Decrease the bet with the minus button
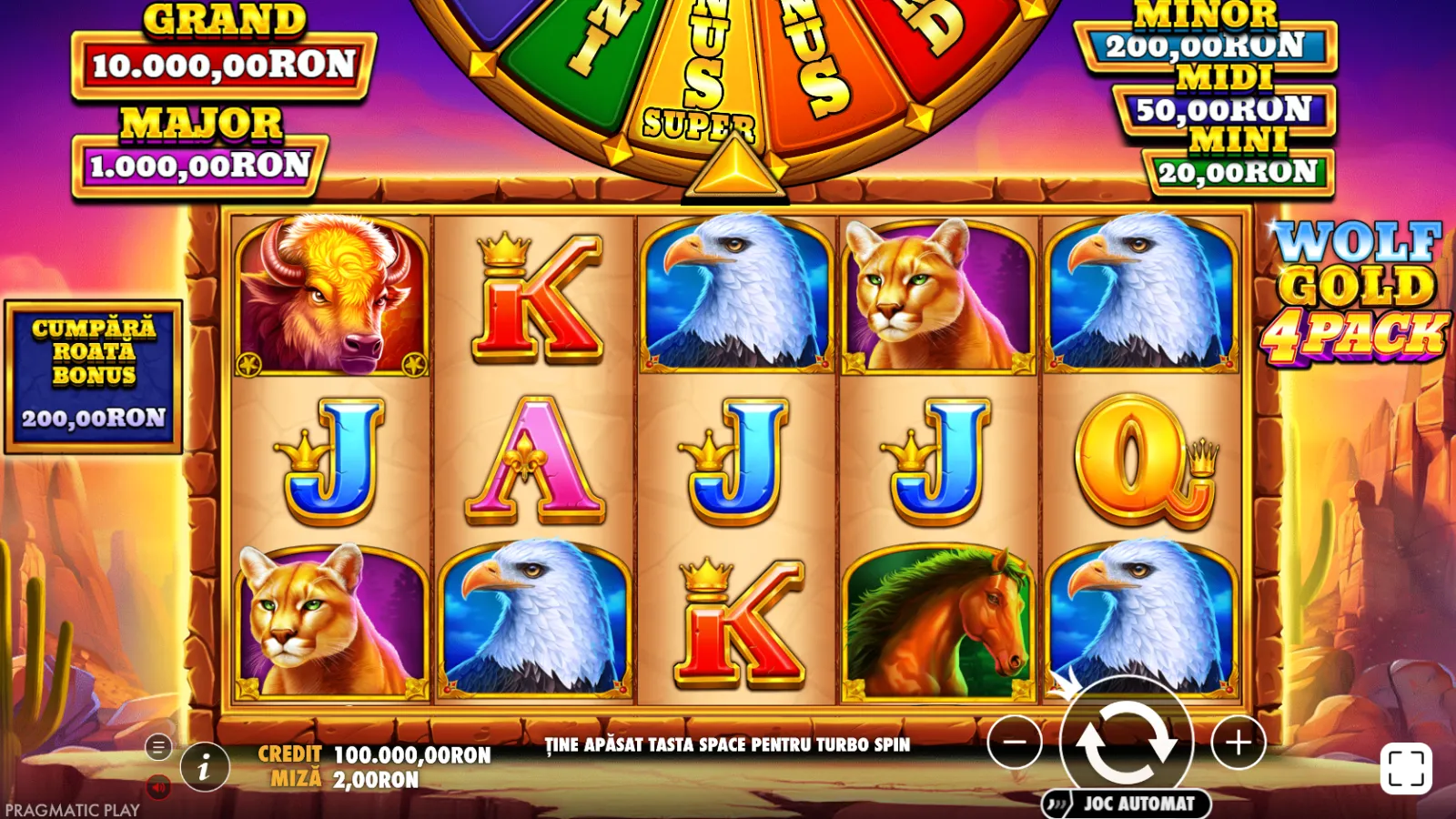This screenshot has width=1456, height=819. coord(1015,743)
